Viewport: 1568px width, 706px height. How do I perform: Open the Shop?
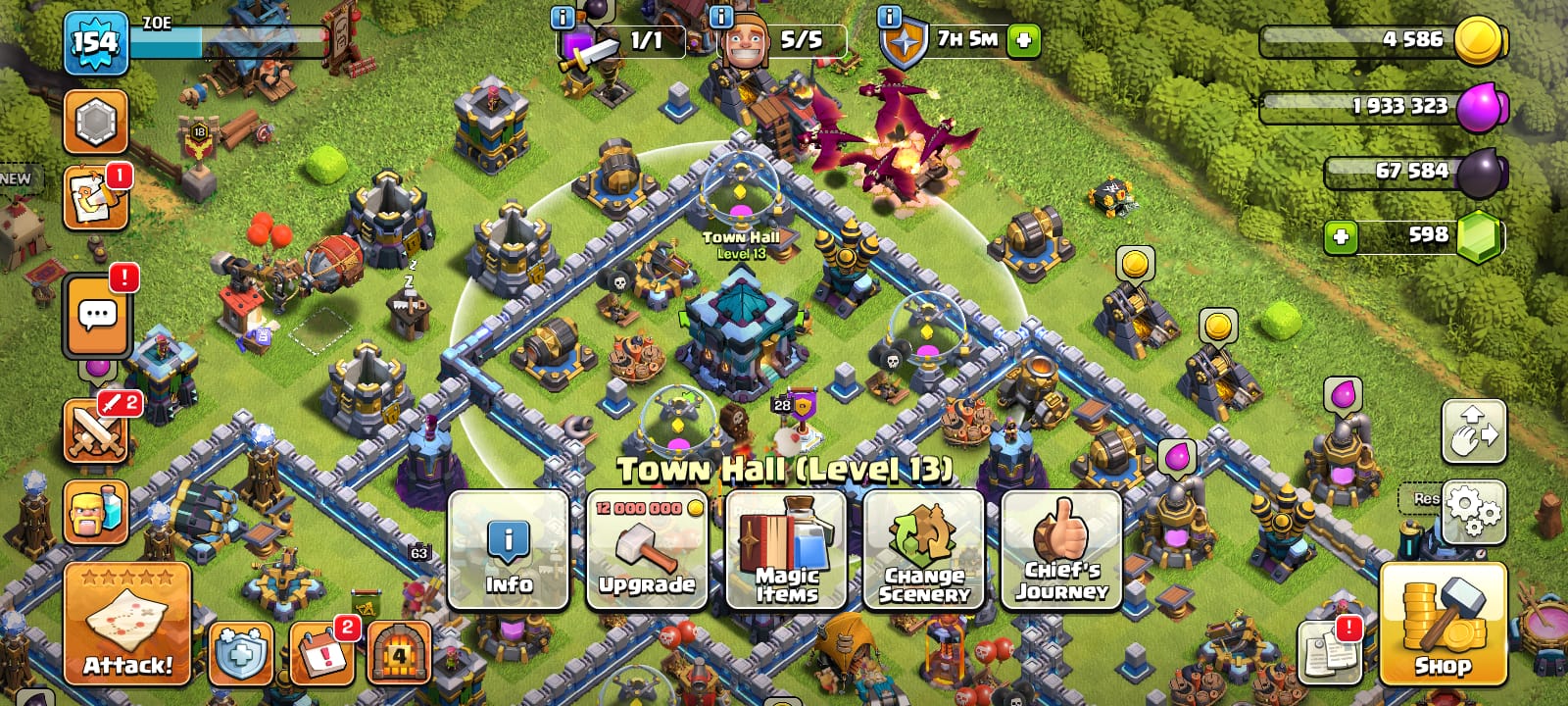coord(1443,624)
